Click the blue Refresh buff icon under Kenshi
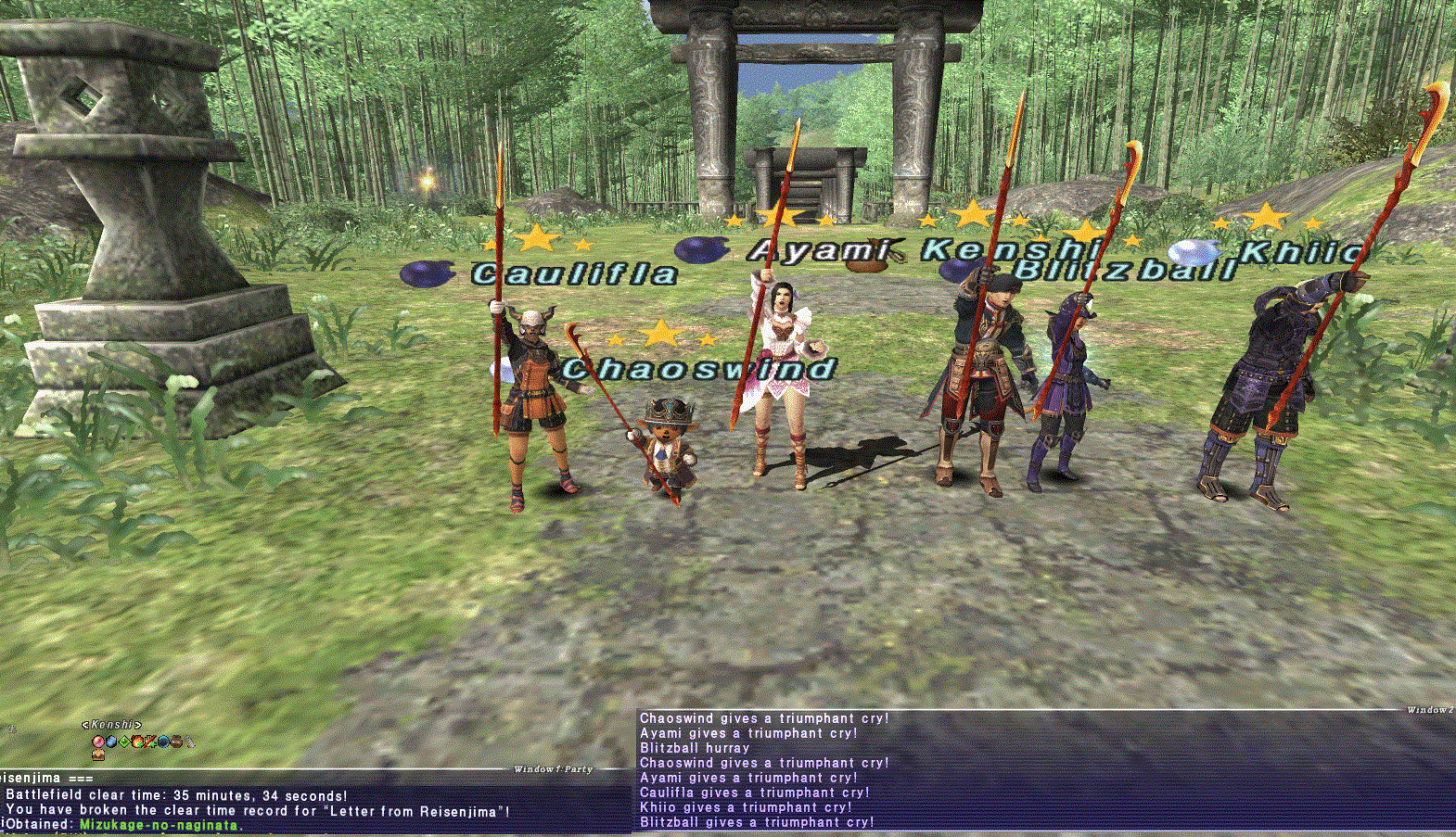Screen dimensions: 1456x837 point(113,742)
